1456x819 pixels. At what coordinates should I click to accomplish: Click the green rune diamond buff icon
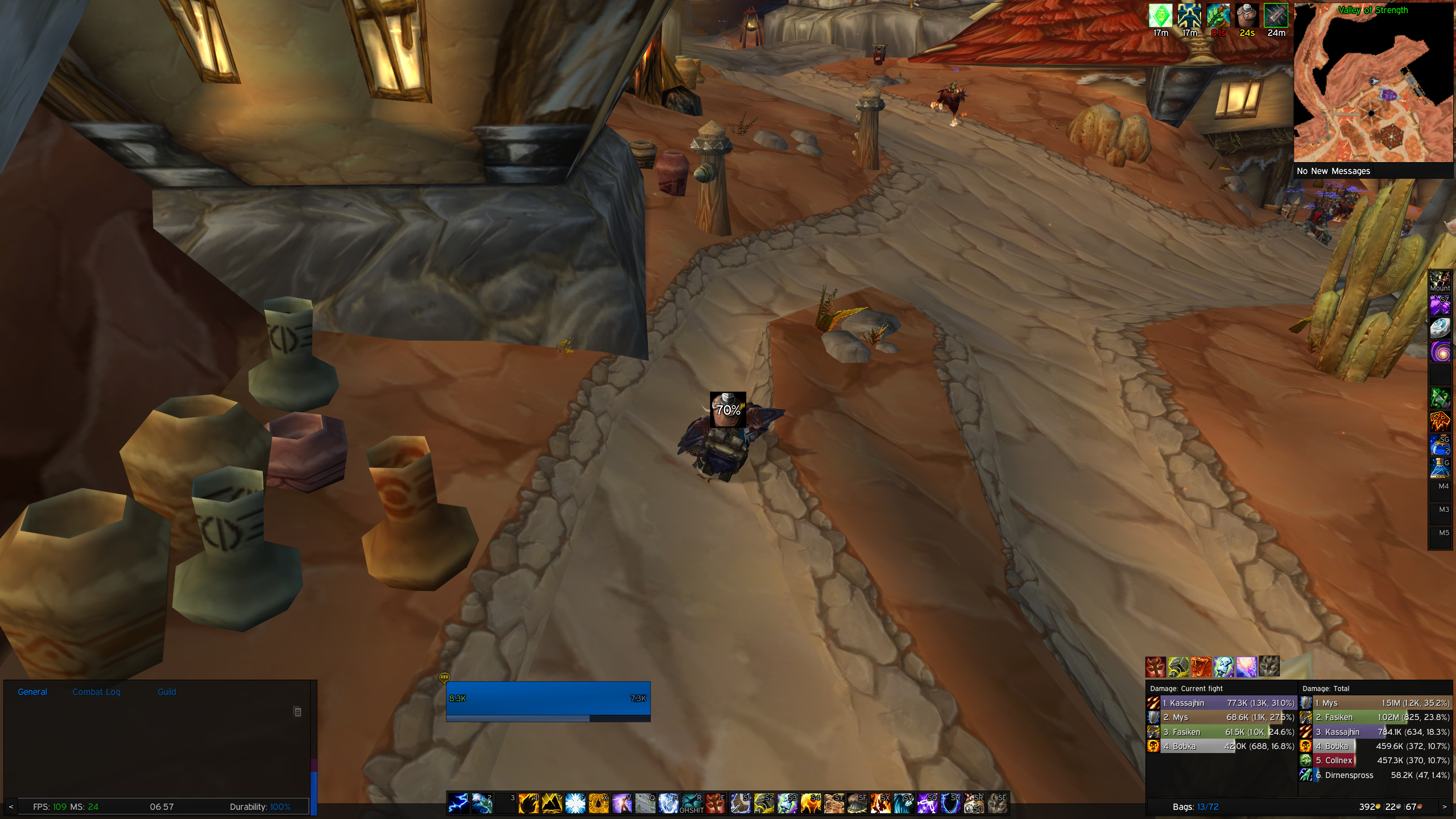[1160, 15]
